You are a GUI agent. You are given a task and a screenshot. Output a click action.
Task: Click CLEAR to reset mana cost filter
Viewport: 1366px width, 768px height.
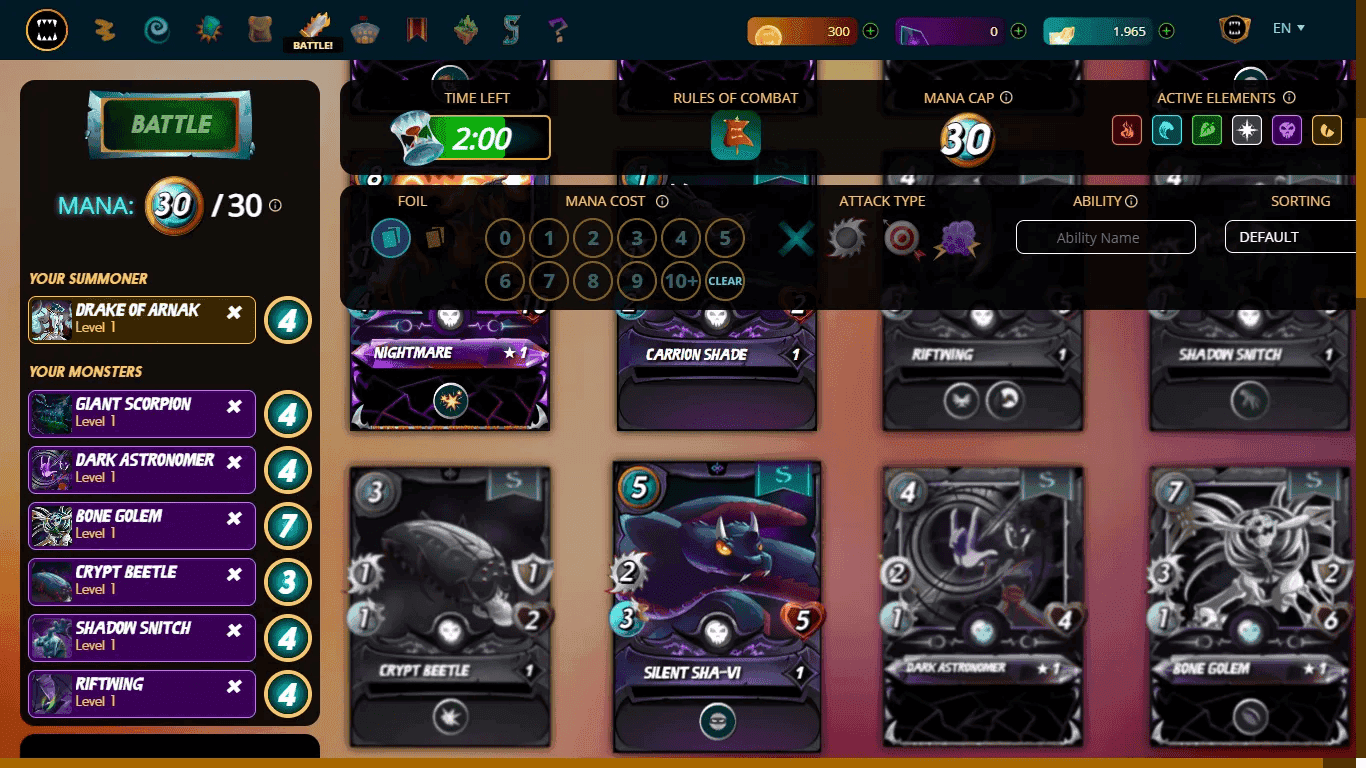point(725,281)
